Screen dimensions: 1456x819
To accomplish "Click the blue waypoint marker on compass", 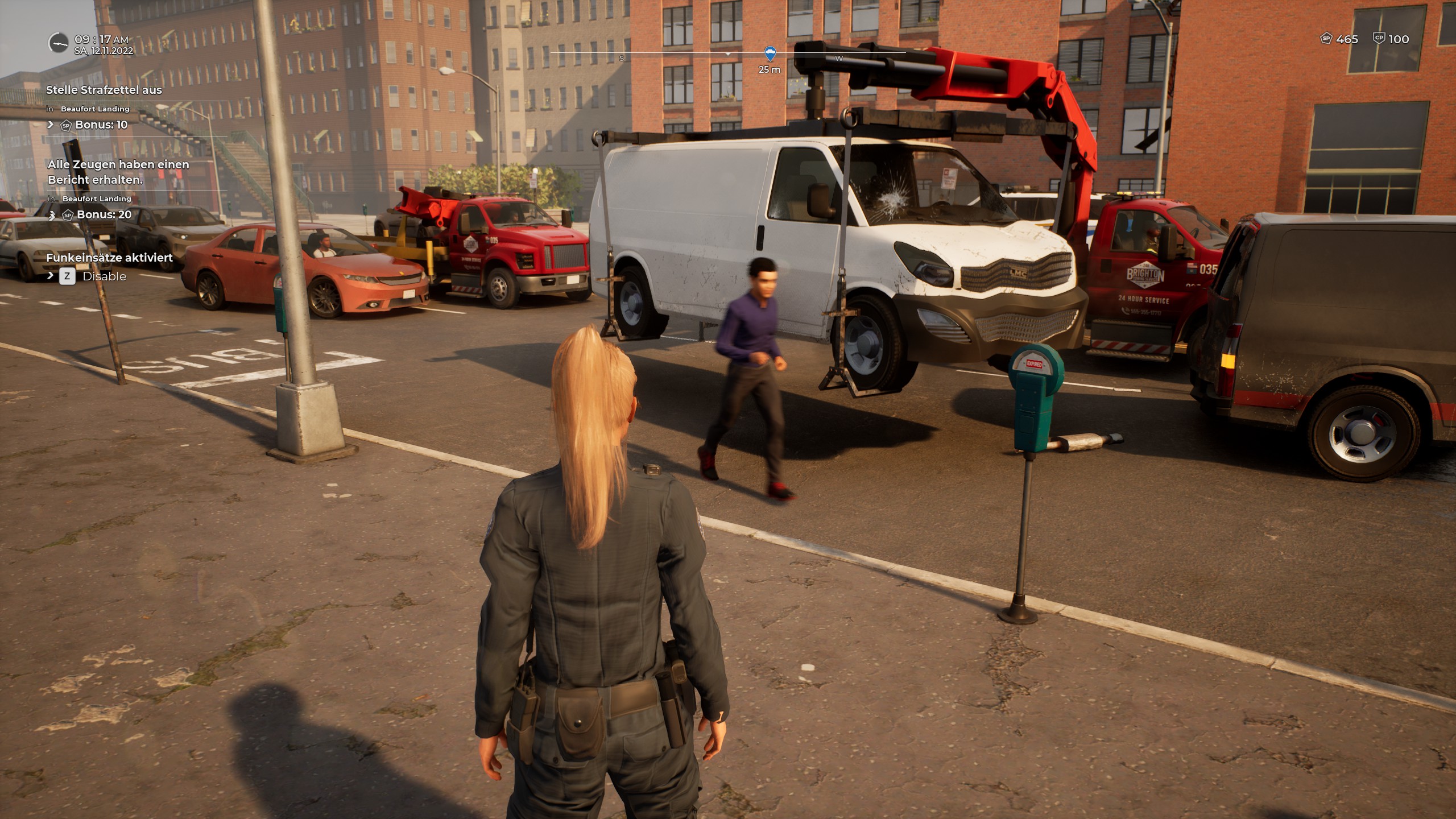I will 770,55.
